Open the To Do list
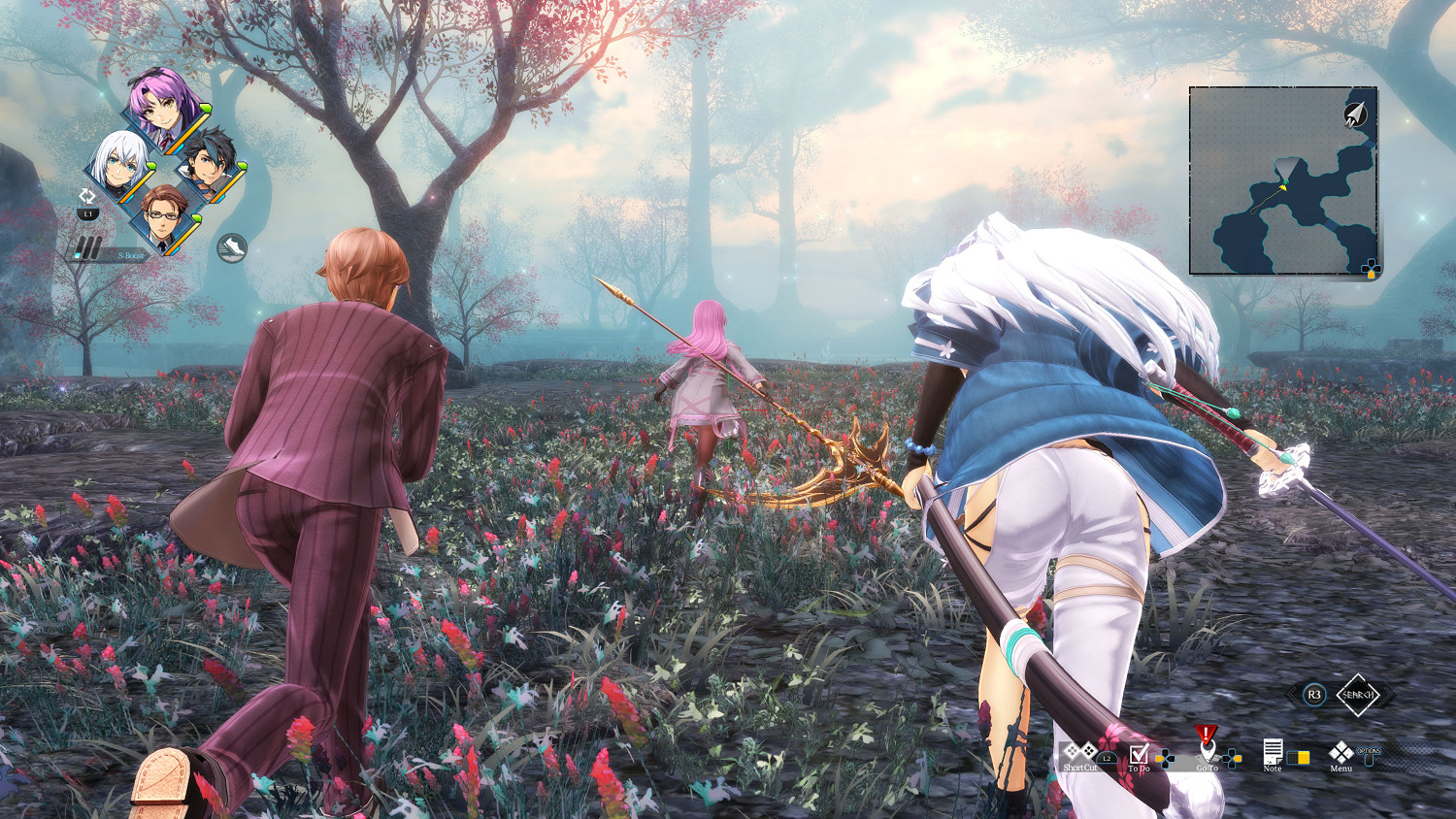The image size is (1456, 819). coord(1141,769)
